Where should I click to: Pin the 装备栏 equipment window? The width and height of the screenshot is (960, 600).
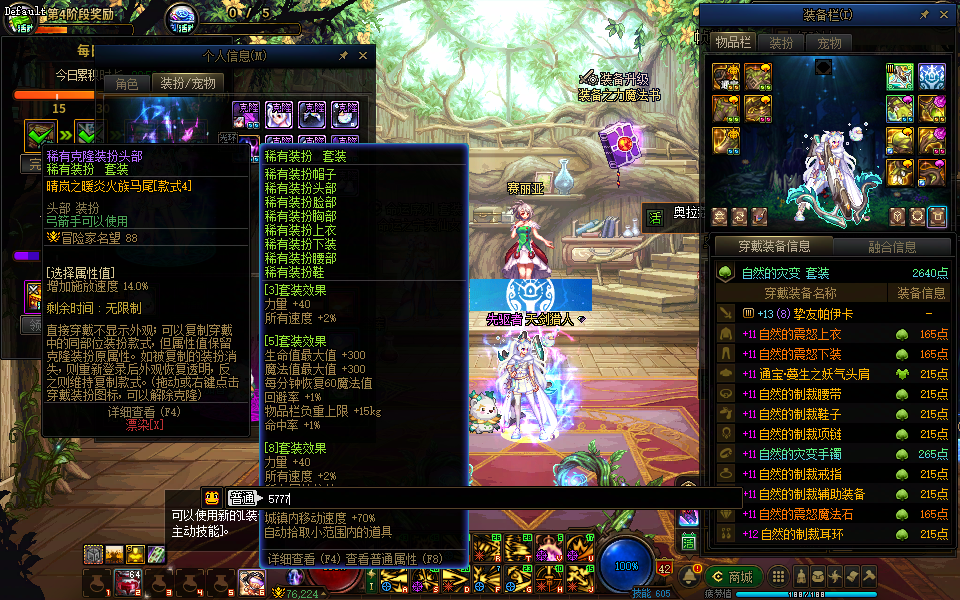922,16
